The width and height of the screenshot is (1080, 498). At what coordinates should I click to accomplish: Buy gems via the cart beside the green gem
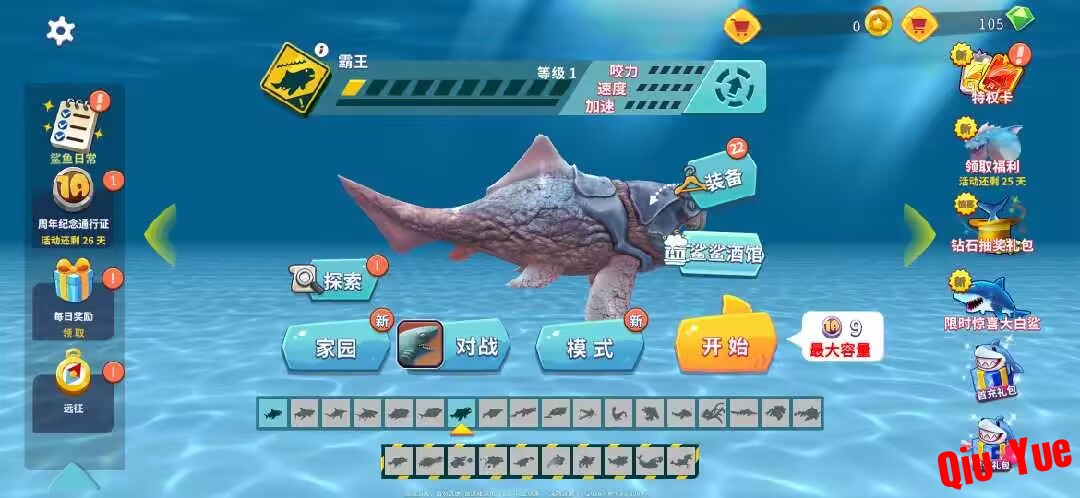click(x=919, y=22)
